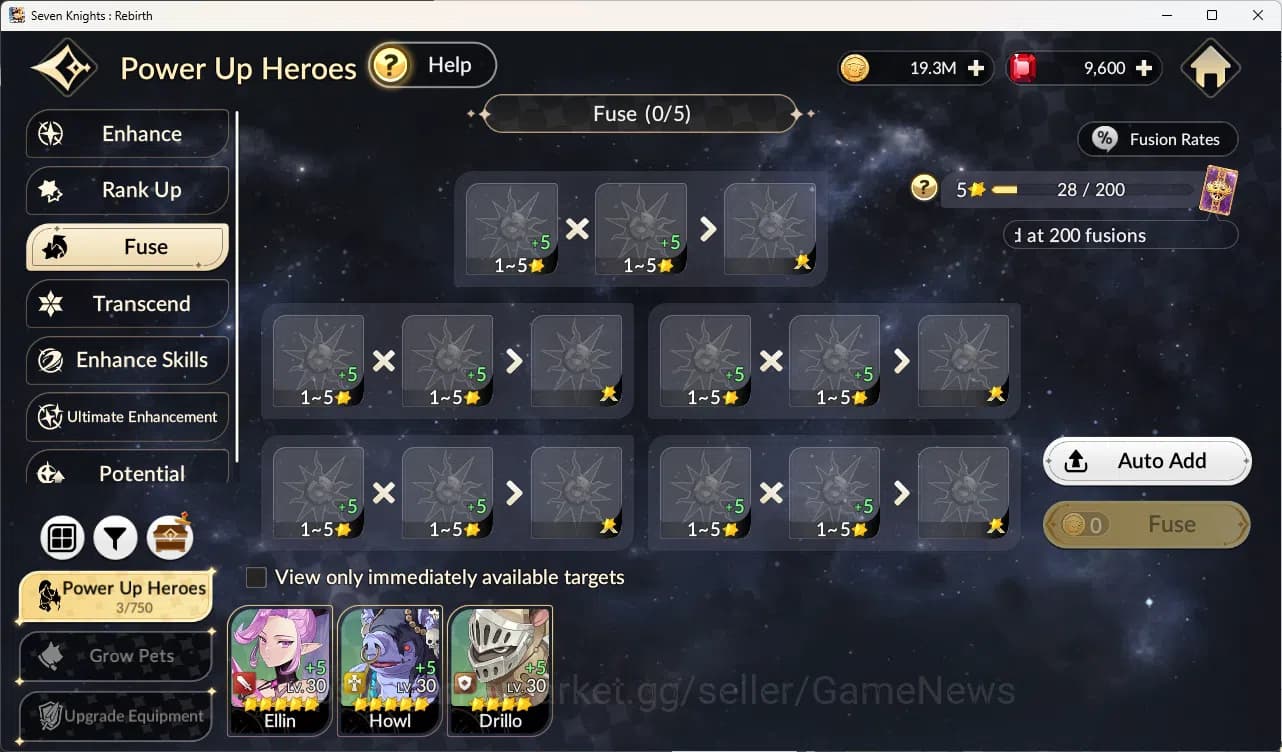
Task: Purchase rubies using the plus icon
Action: pyautogui.click(x=1144, y=68)
